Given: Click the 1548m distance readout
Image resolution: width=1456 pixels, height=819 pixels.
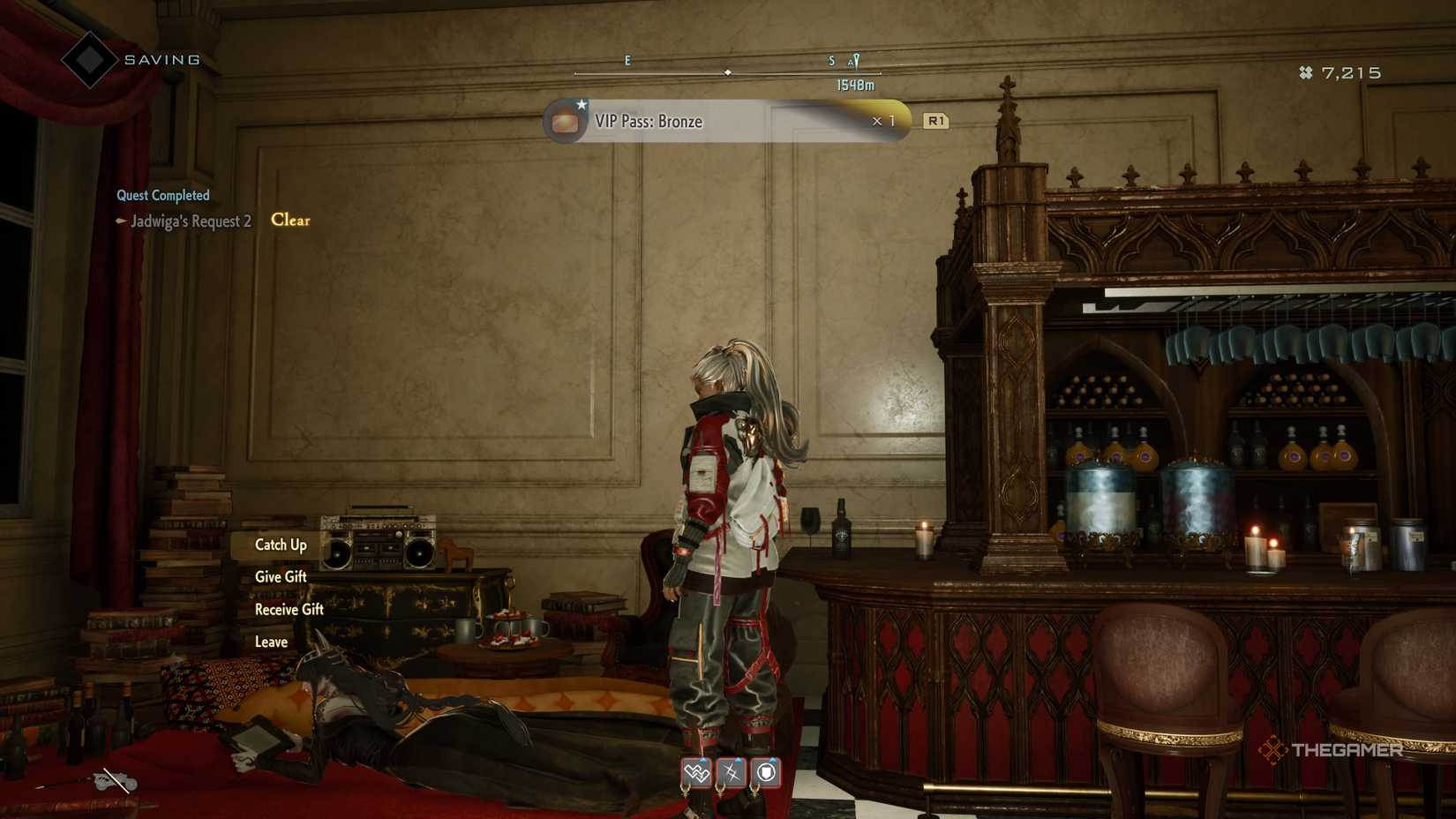Looking at the screenshot, I should 852,85.
